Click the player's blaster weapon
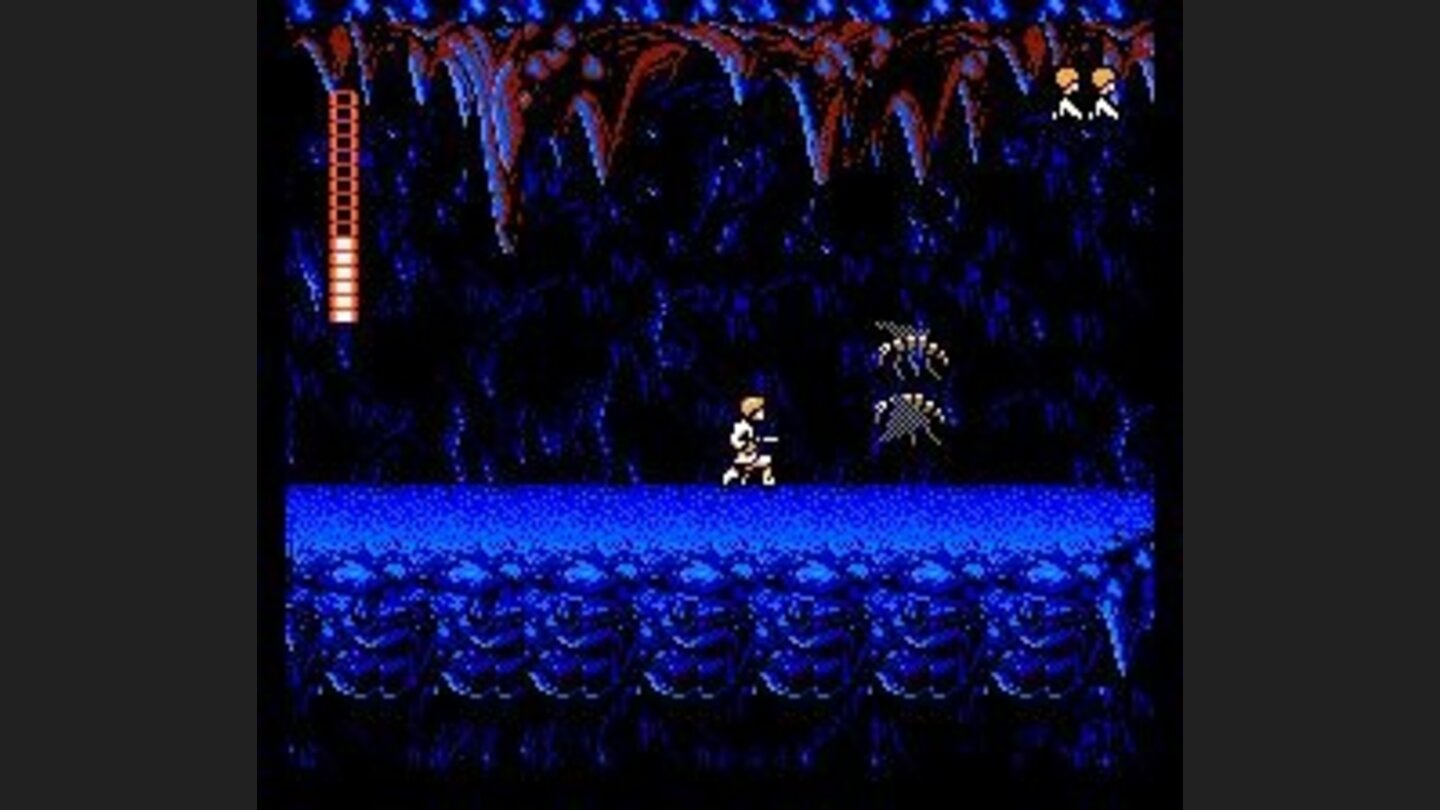This screenshot has width=1440, height=810. tap(772, 436)
